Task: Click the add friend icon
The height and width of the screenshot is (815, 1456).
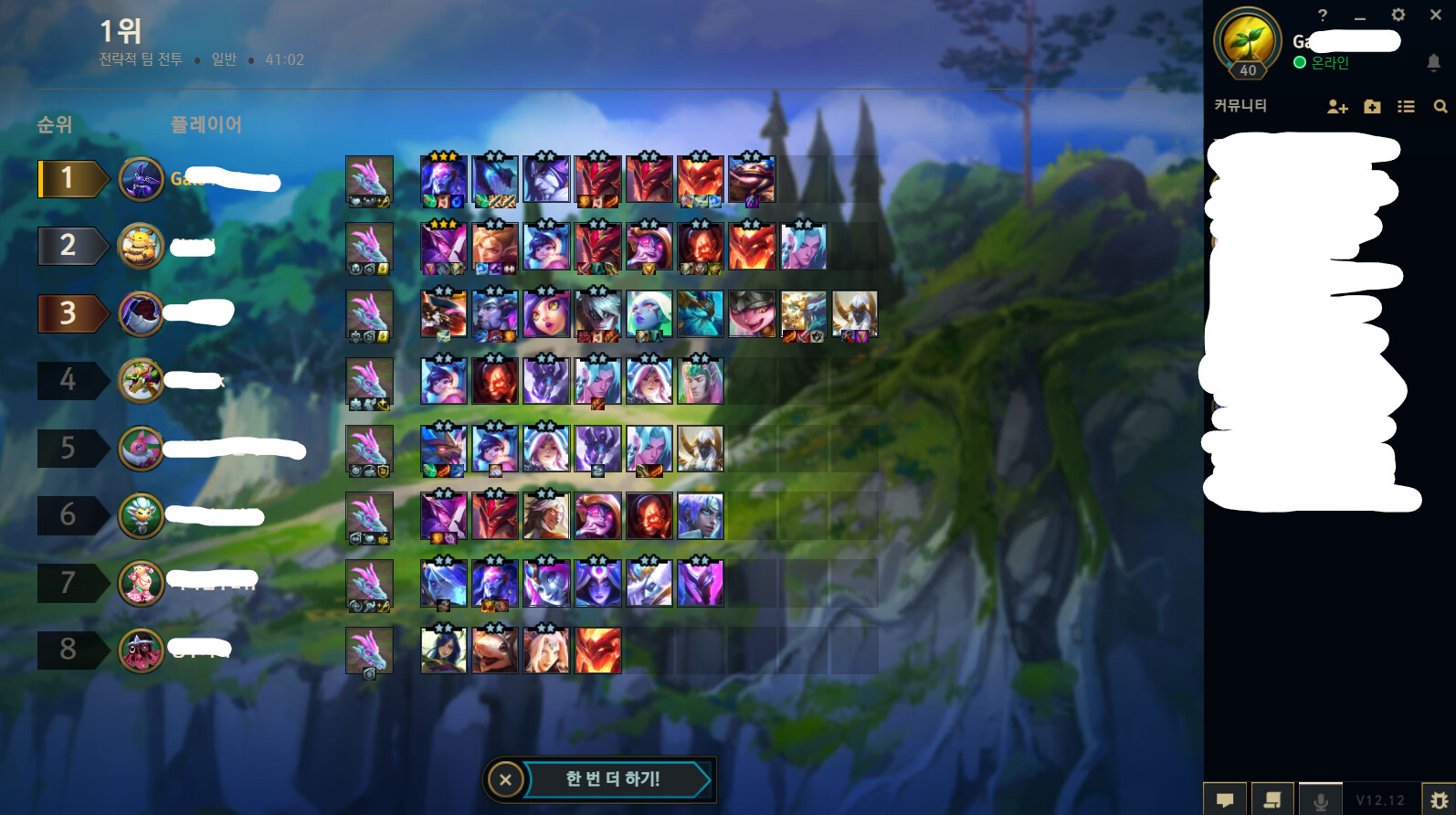Action: pos(1336,107)
